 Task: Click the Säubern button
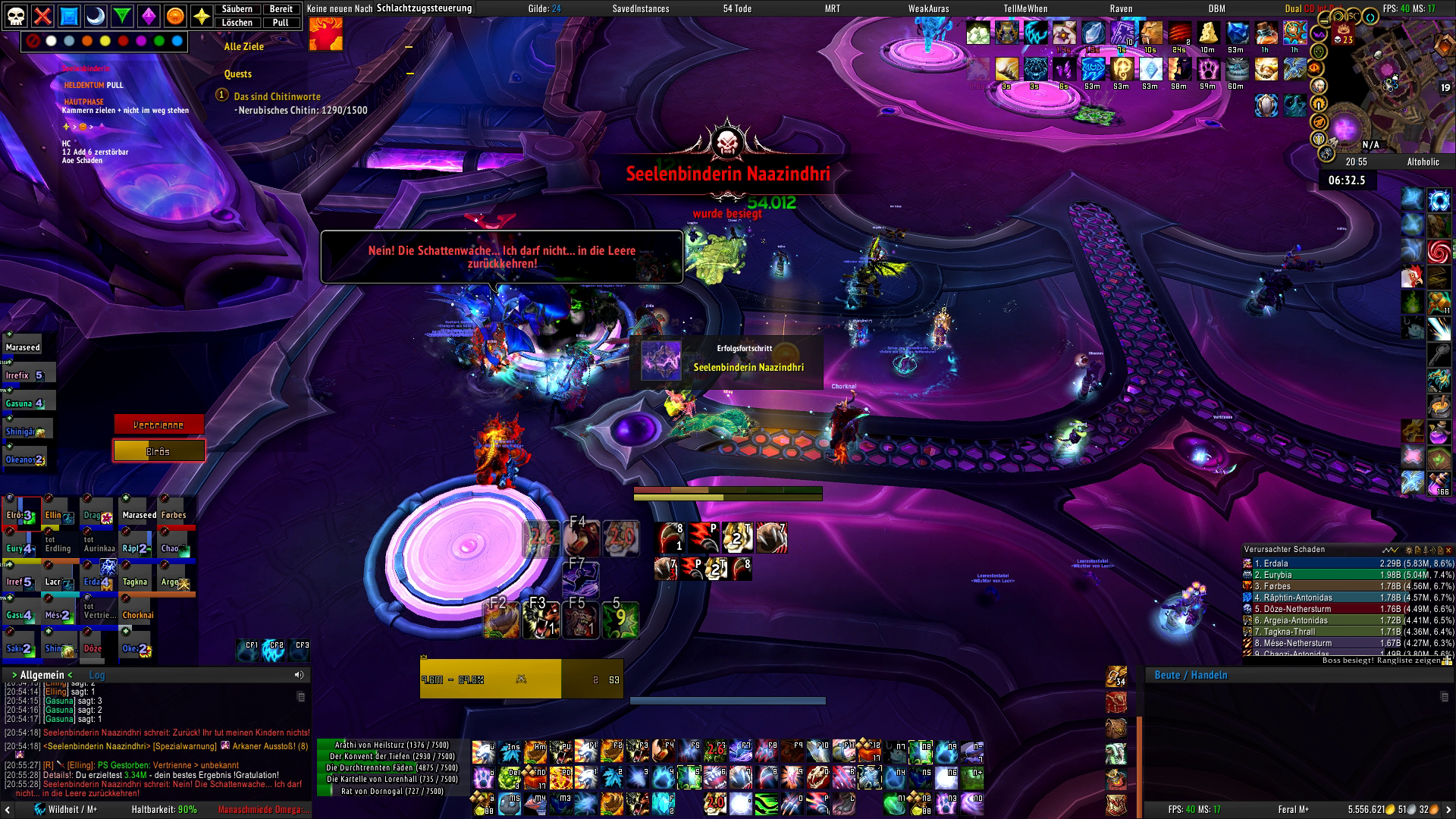coord(237,9)
